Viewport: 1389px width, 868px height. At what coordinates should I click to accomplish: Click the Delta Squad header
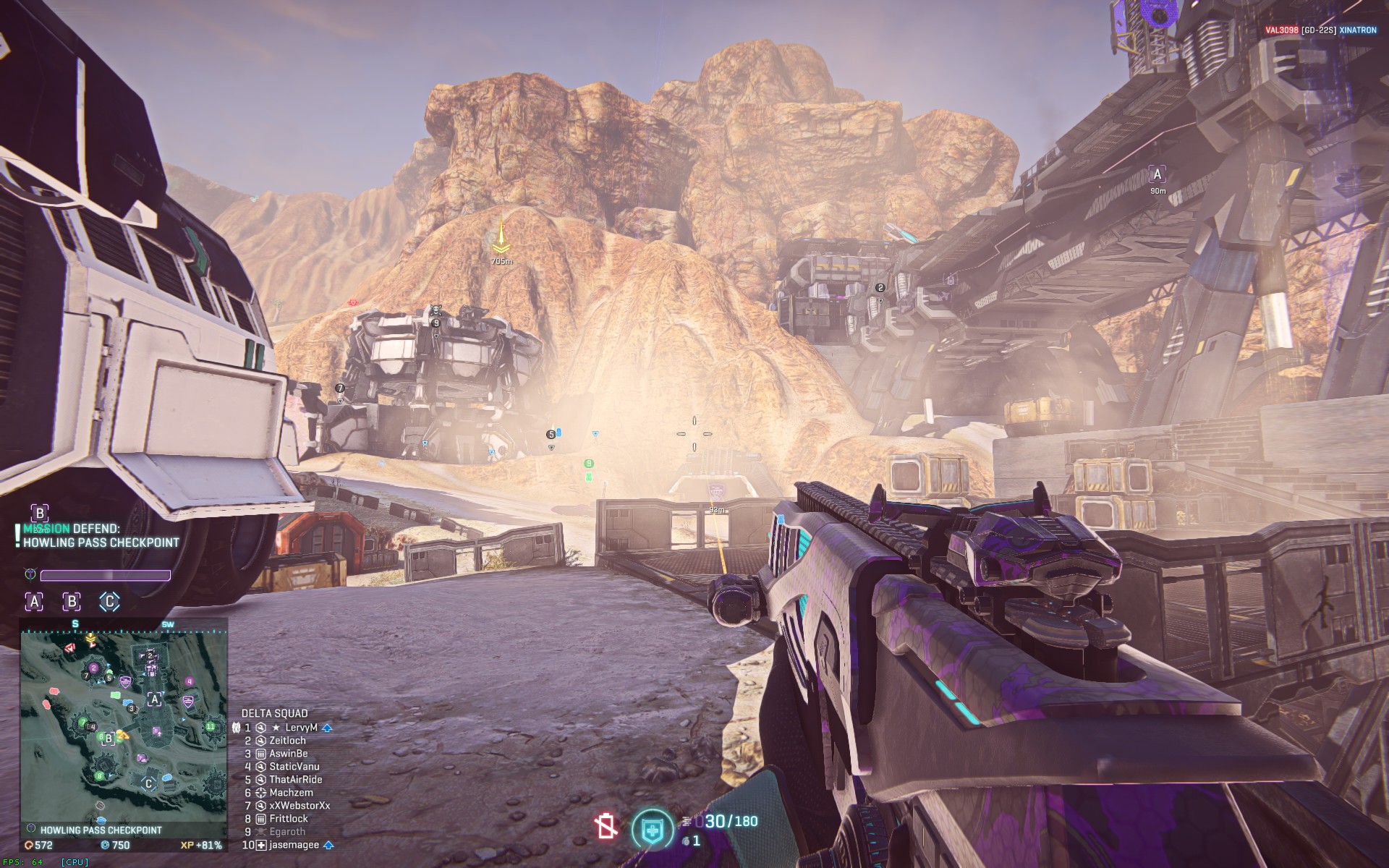[274, 713]
